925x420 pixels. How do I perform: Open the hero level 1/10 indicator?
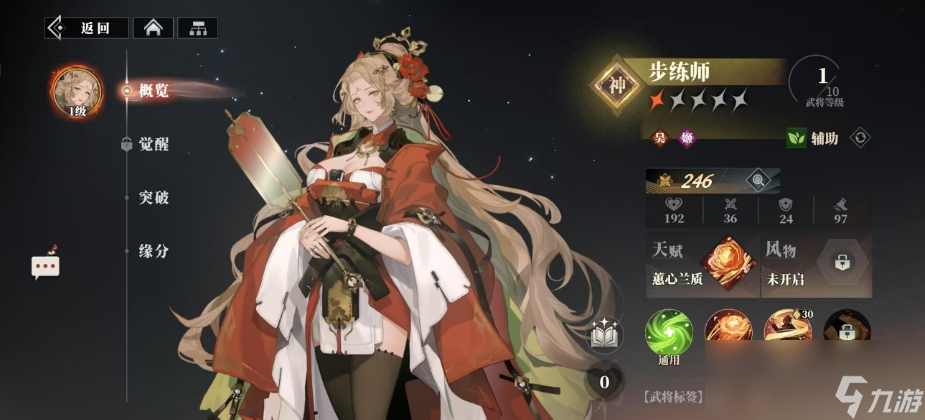(x=822, y=84)
